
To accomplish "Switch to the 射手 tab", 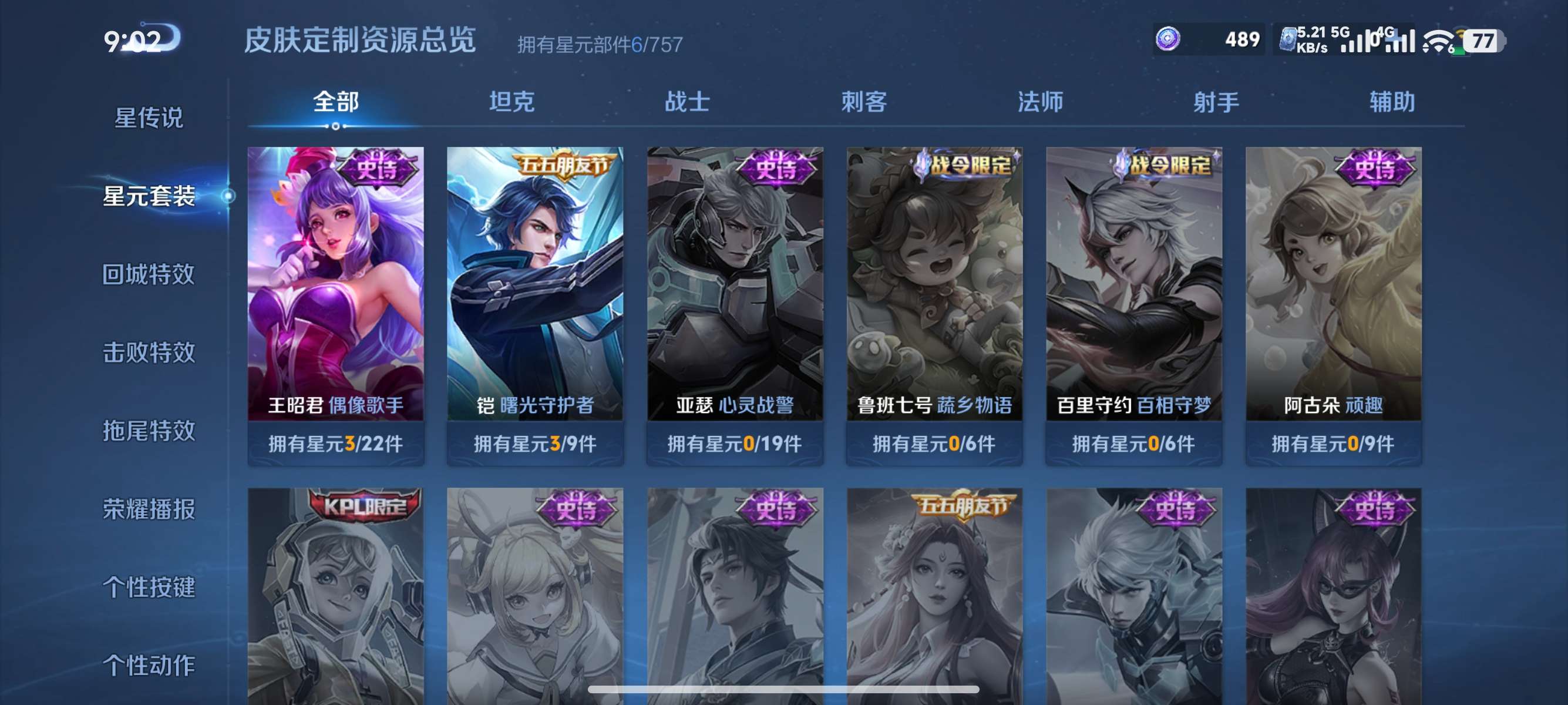I will tap(1216, 102).
